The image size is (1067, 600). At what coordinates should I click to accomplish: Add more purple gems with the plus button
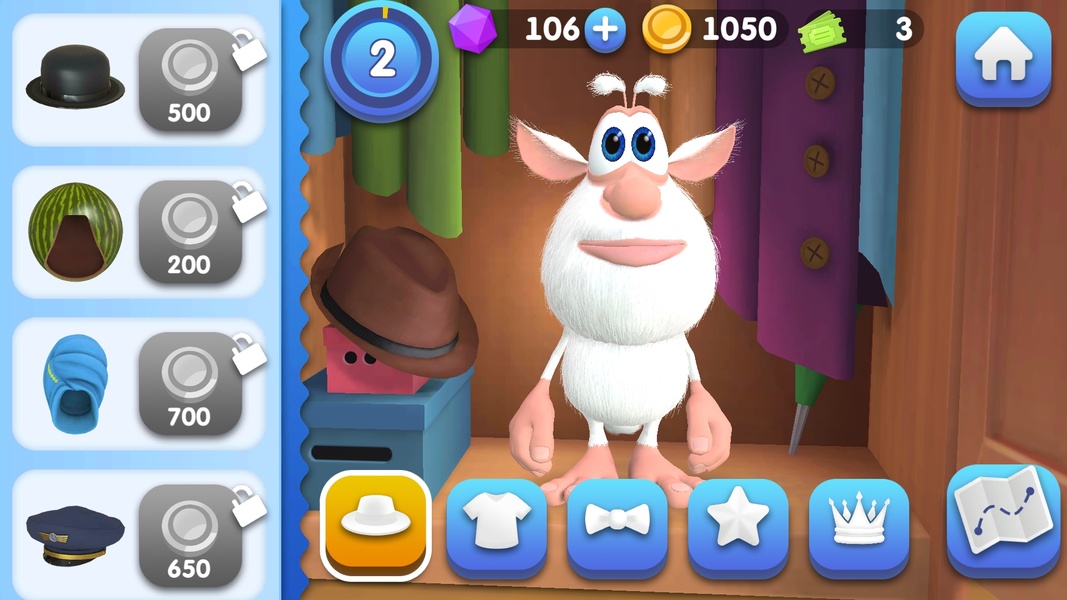pyautogui.click(x=604, y=30)
